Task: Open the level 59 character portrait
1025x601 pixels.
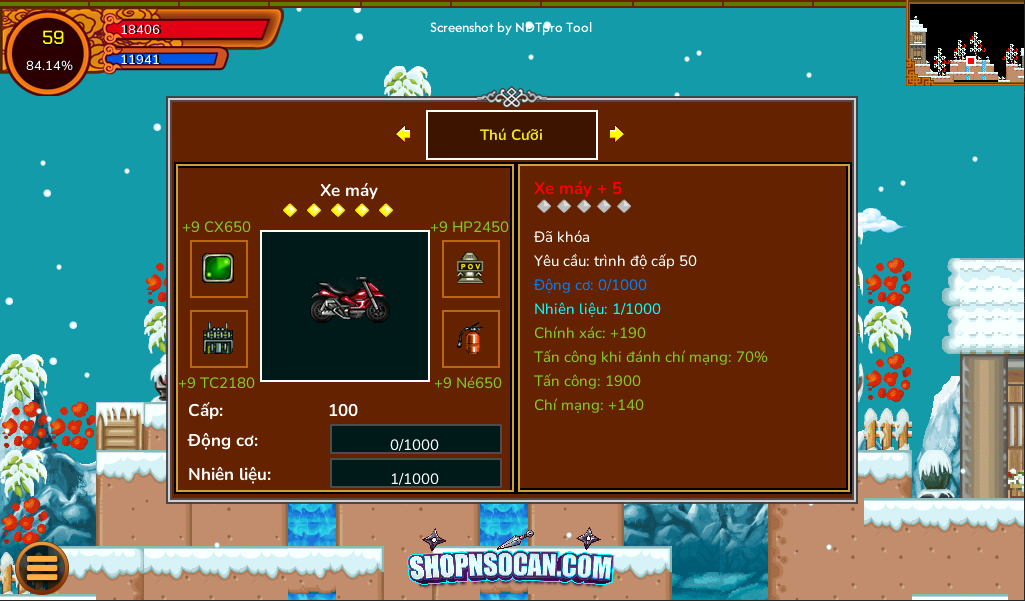Action: (50, 50)
